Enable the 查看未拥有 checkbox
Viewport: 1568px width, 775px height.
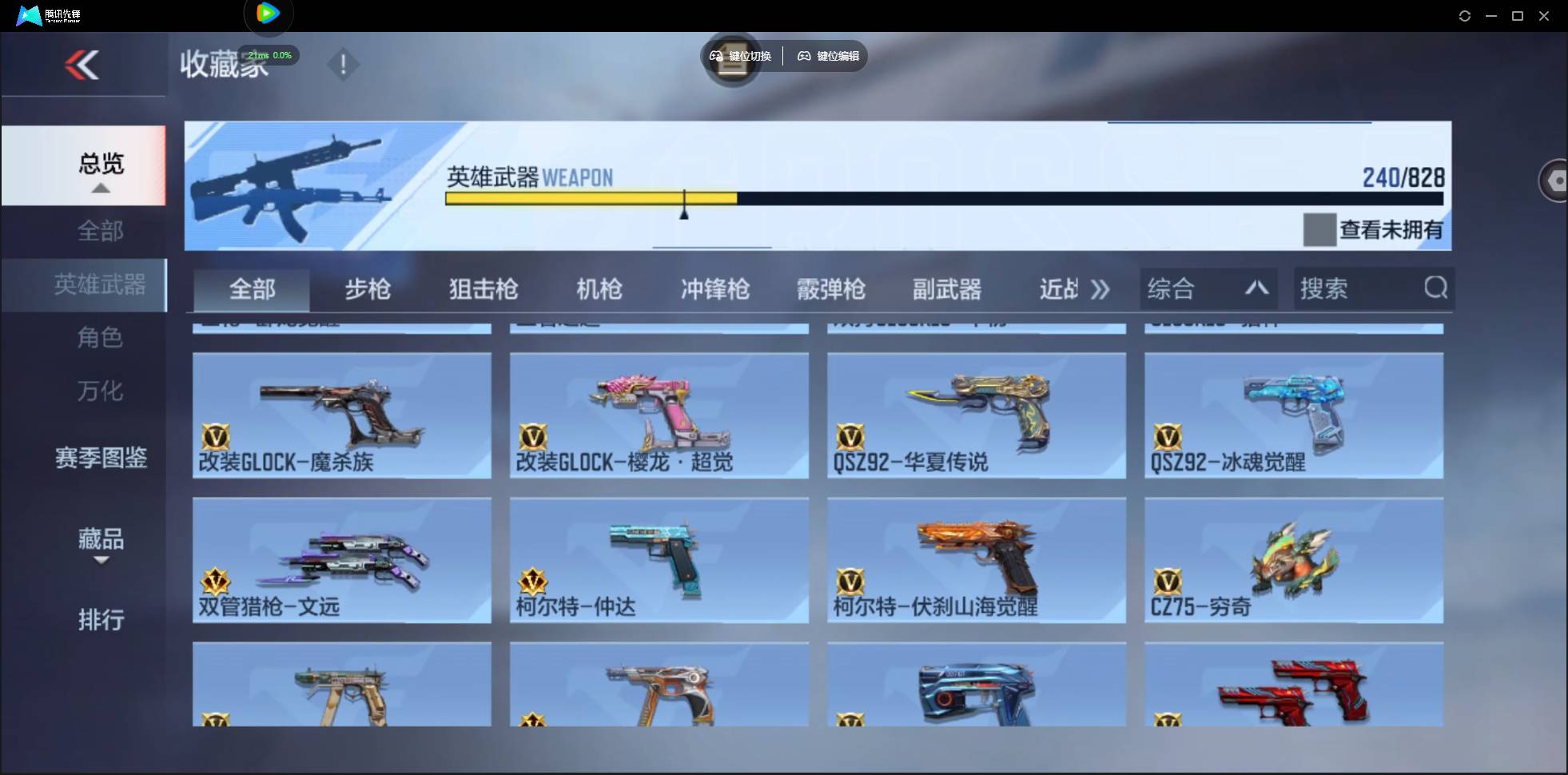(x=1319, y=230)
